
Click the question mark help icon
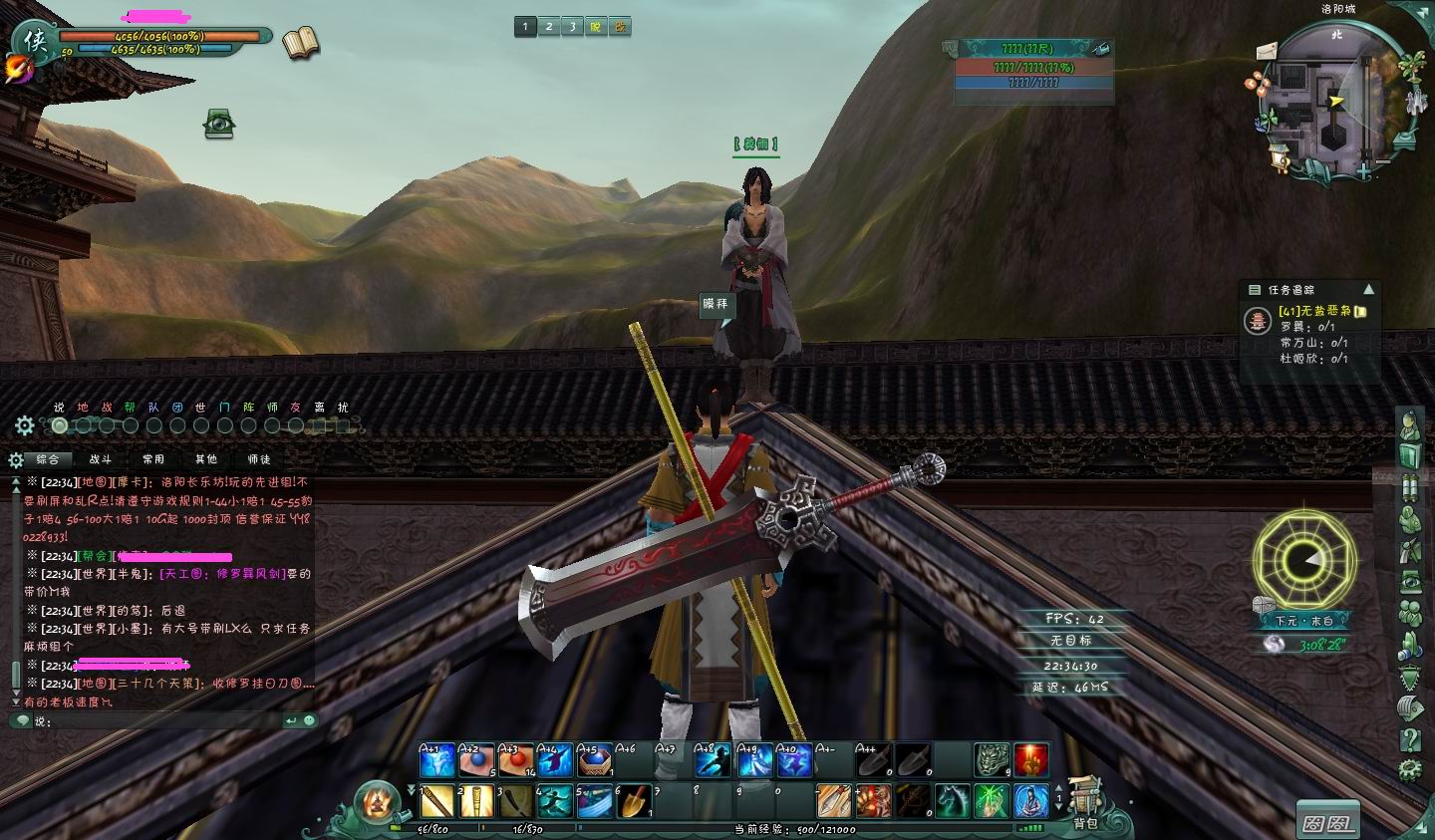point(1410,738)
